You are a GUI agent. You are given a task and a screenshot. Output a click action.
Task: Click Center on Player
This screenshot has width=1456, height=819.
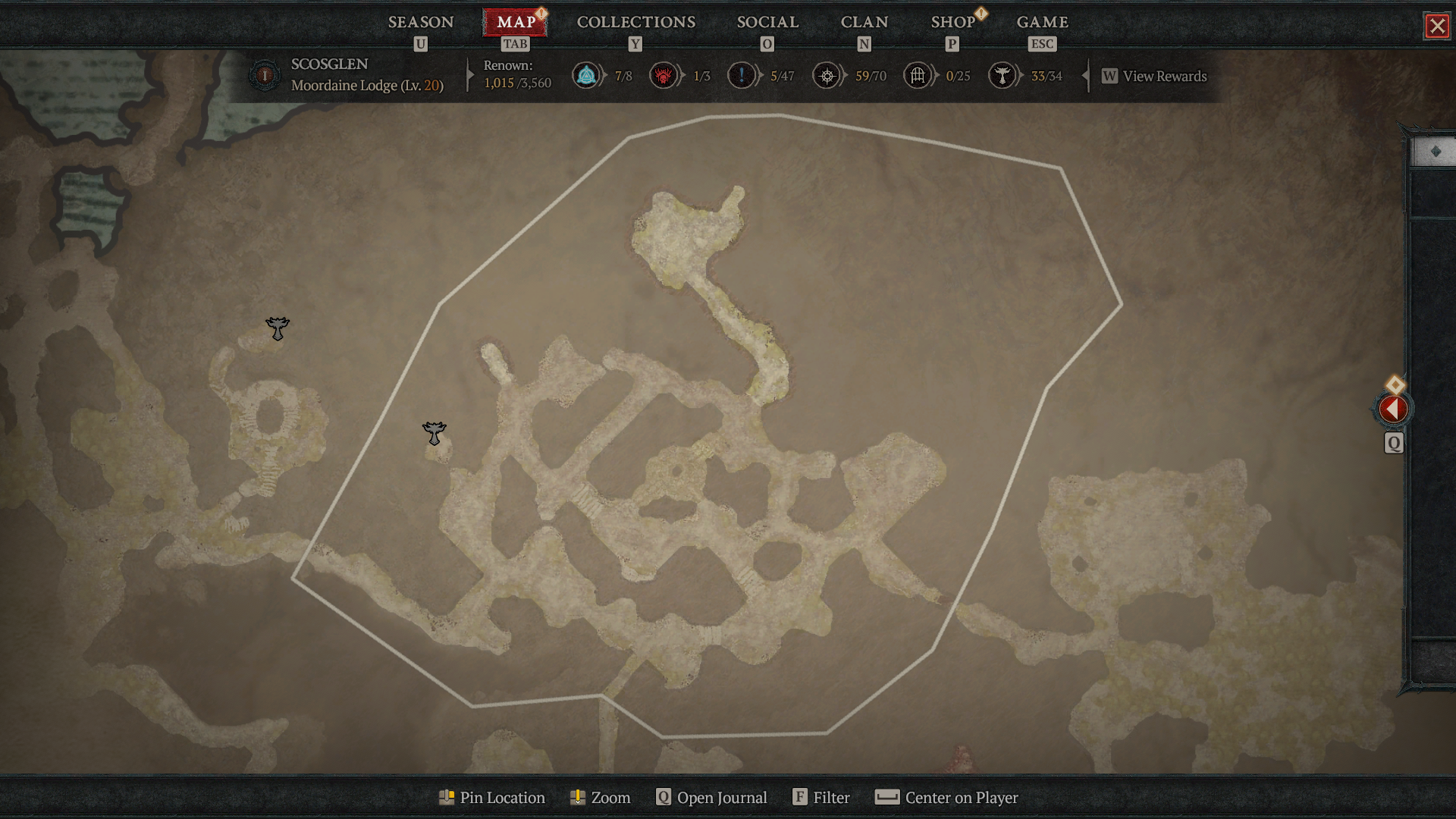[x=946, y=798]
